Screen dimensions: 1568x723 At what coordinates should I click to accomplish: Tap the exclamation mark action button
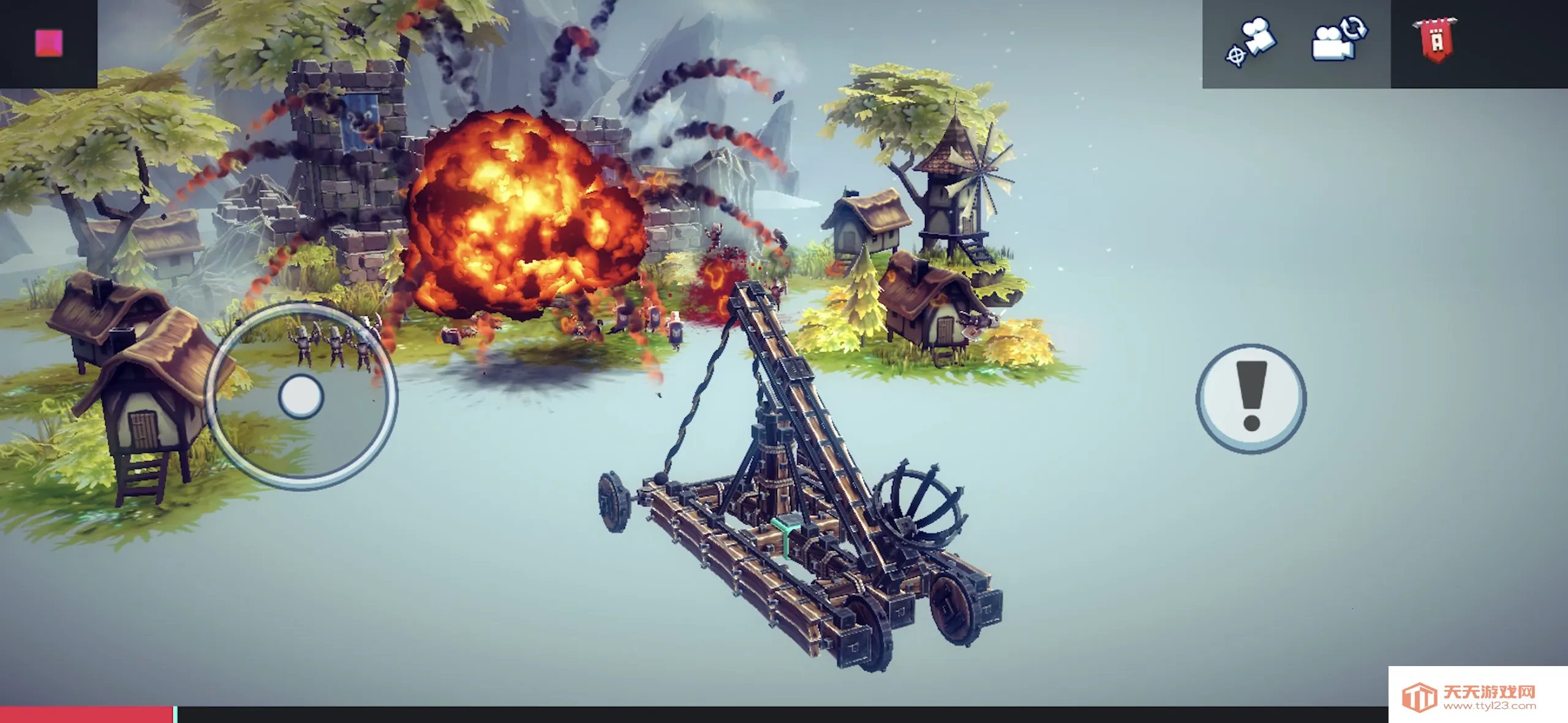click(1251, 399)
